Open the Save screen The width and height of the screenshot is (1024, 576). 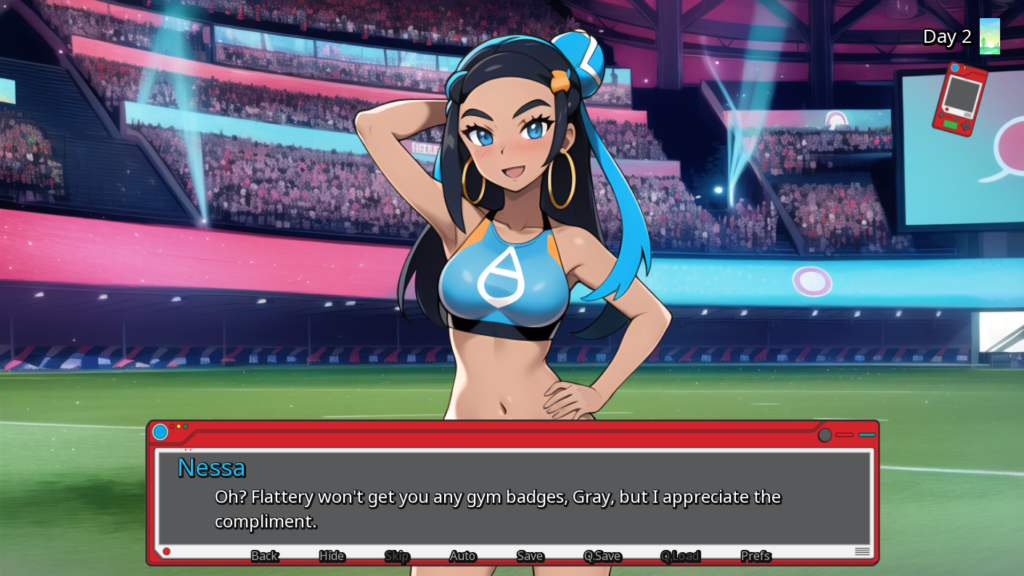(x=530, y=556)
